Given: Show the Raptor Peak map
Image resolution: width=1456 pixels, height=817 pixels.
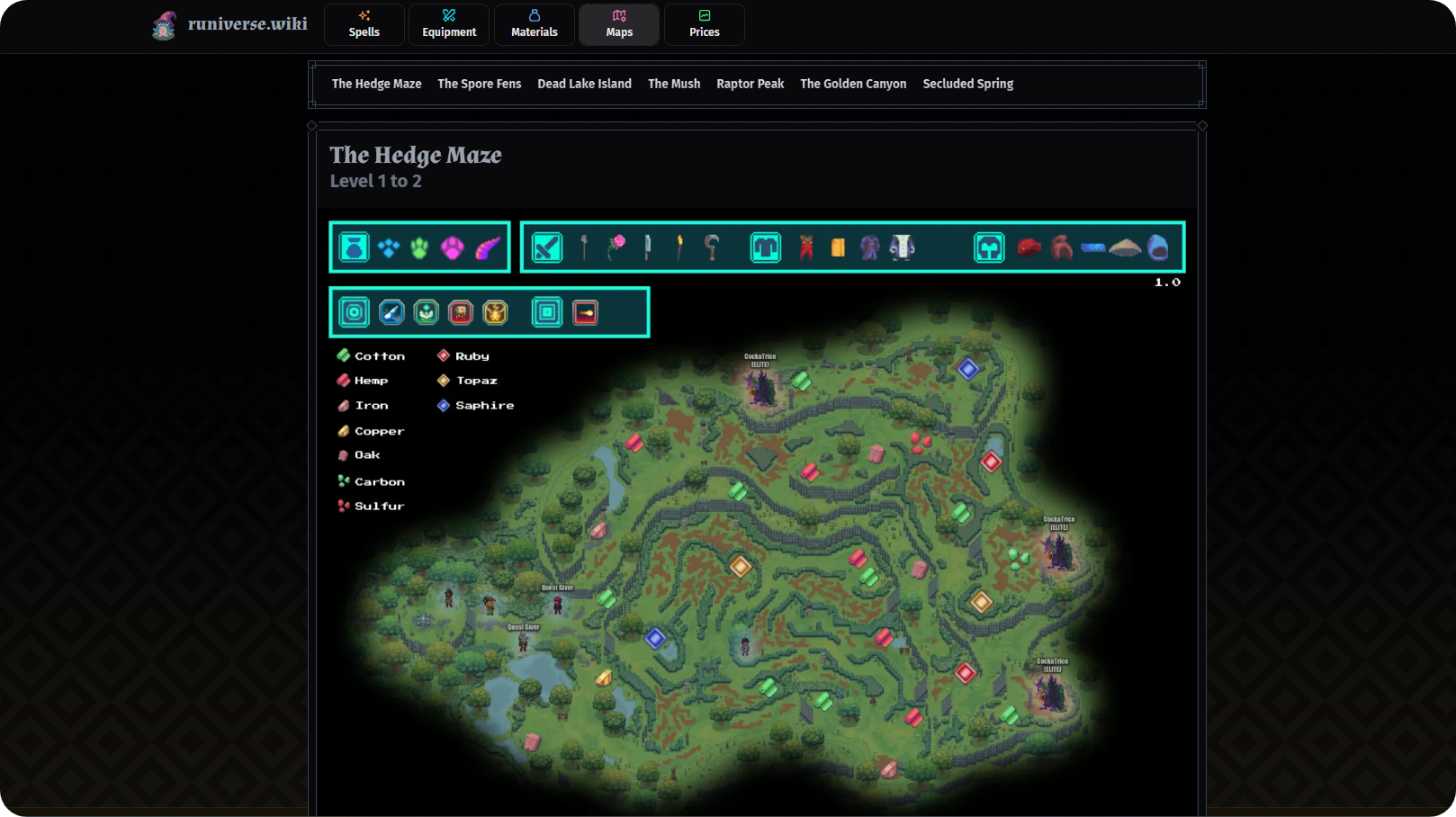Looking at the screenshot, I should click(750, 84).
